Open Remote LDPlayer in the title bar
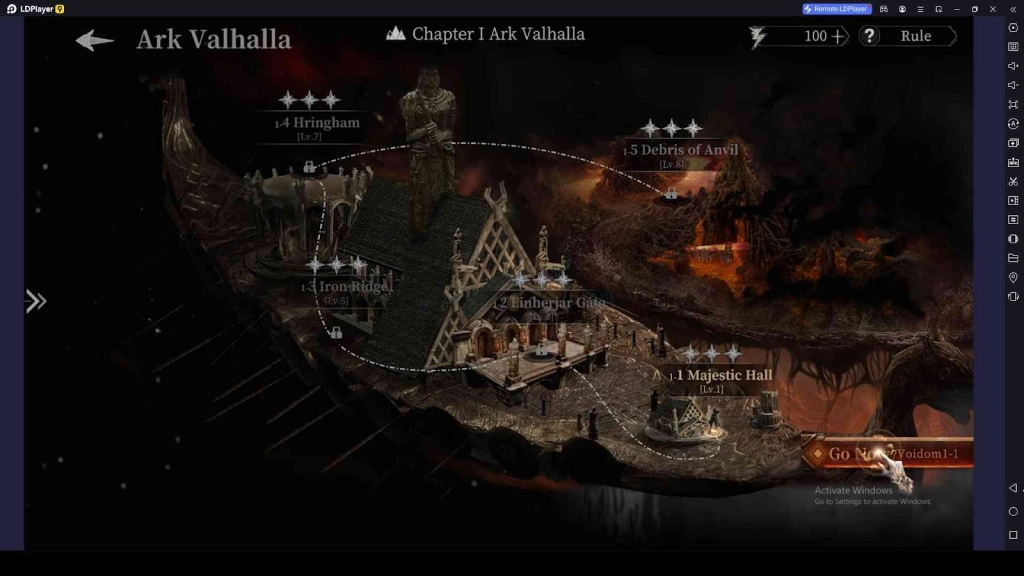The image size is (1024, 576). (837, 9)
